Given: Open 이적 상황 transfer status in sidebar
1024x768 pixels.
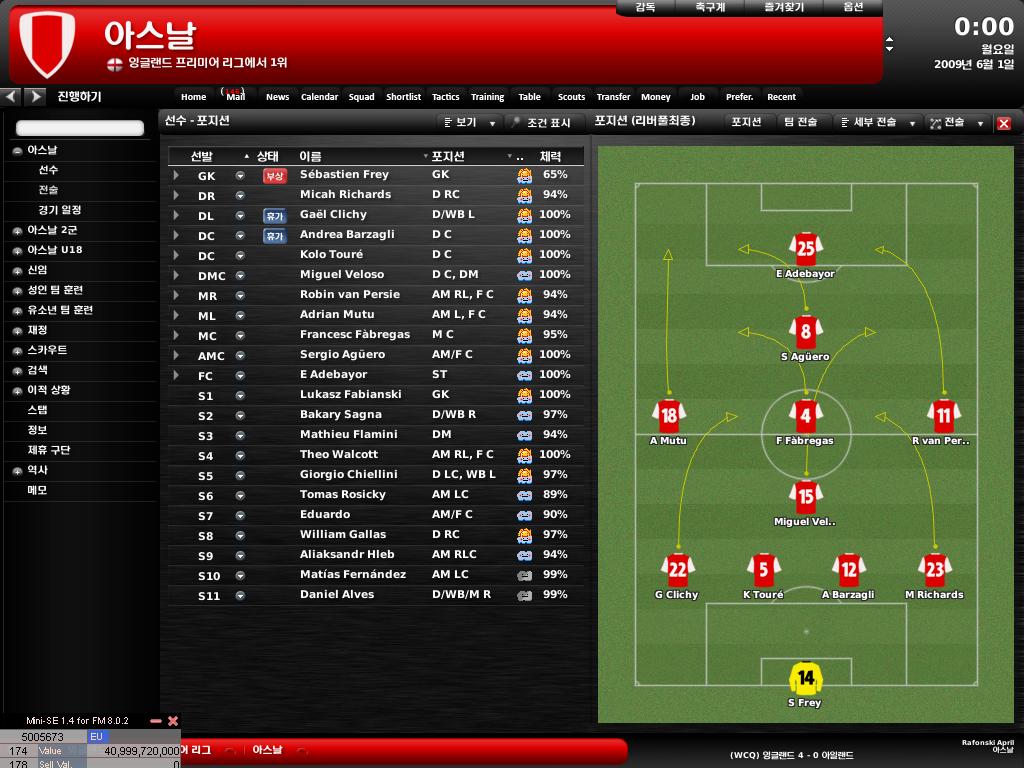Looking at the screenshot, I should 48,390.
